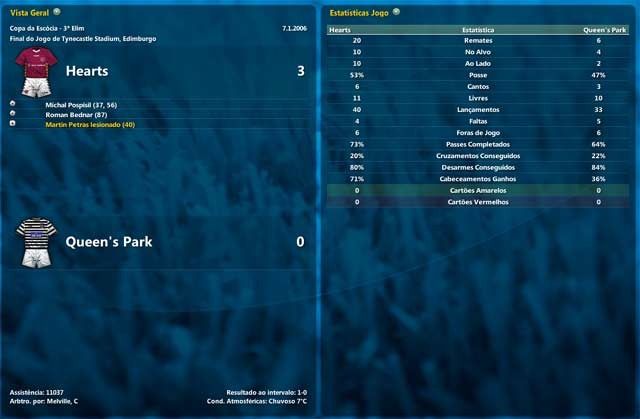Screen dimensions: 640x419
Task: Select goalscorer Roman Bednar
Action: pos(78,114)
